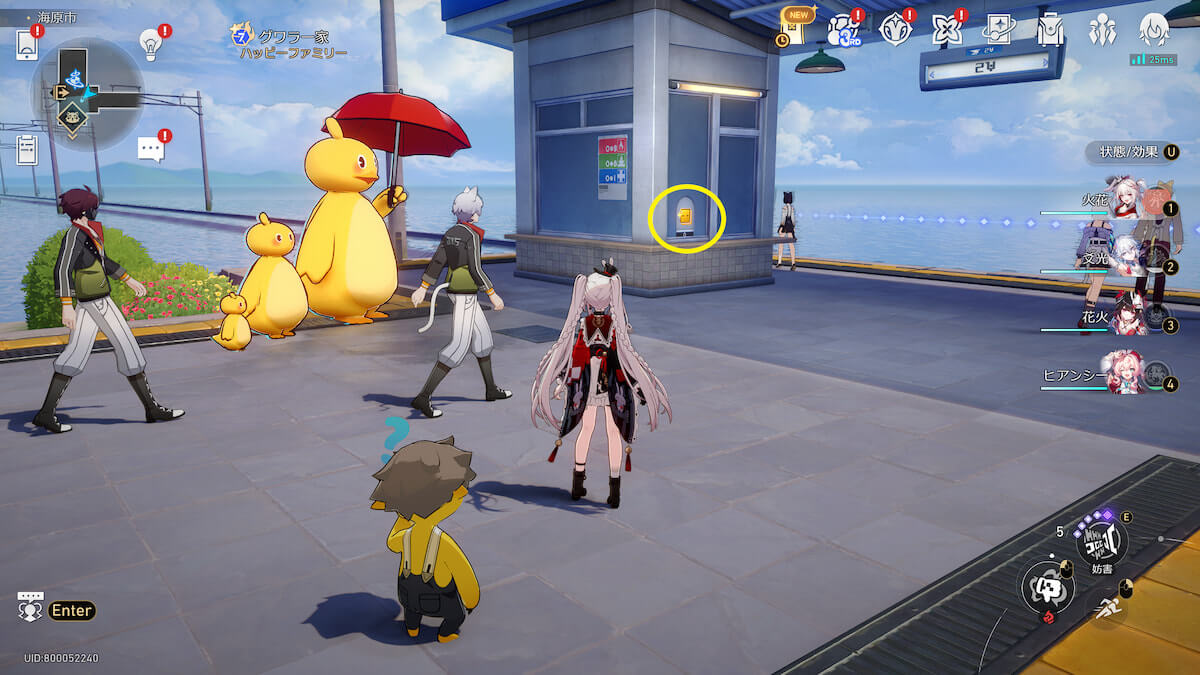The image size is (1200, 675).
Task: Open the character head icon
Action: pyautogui.click(x=1154, y=30)
